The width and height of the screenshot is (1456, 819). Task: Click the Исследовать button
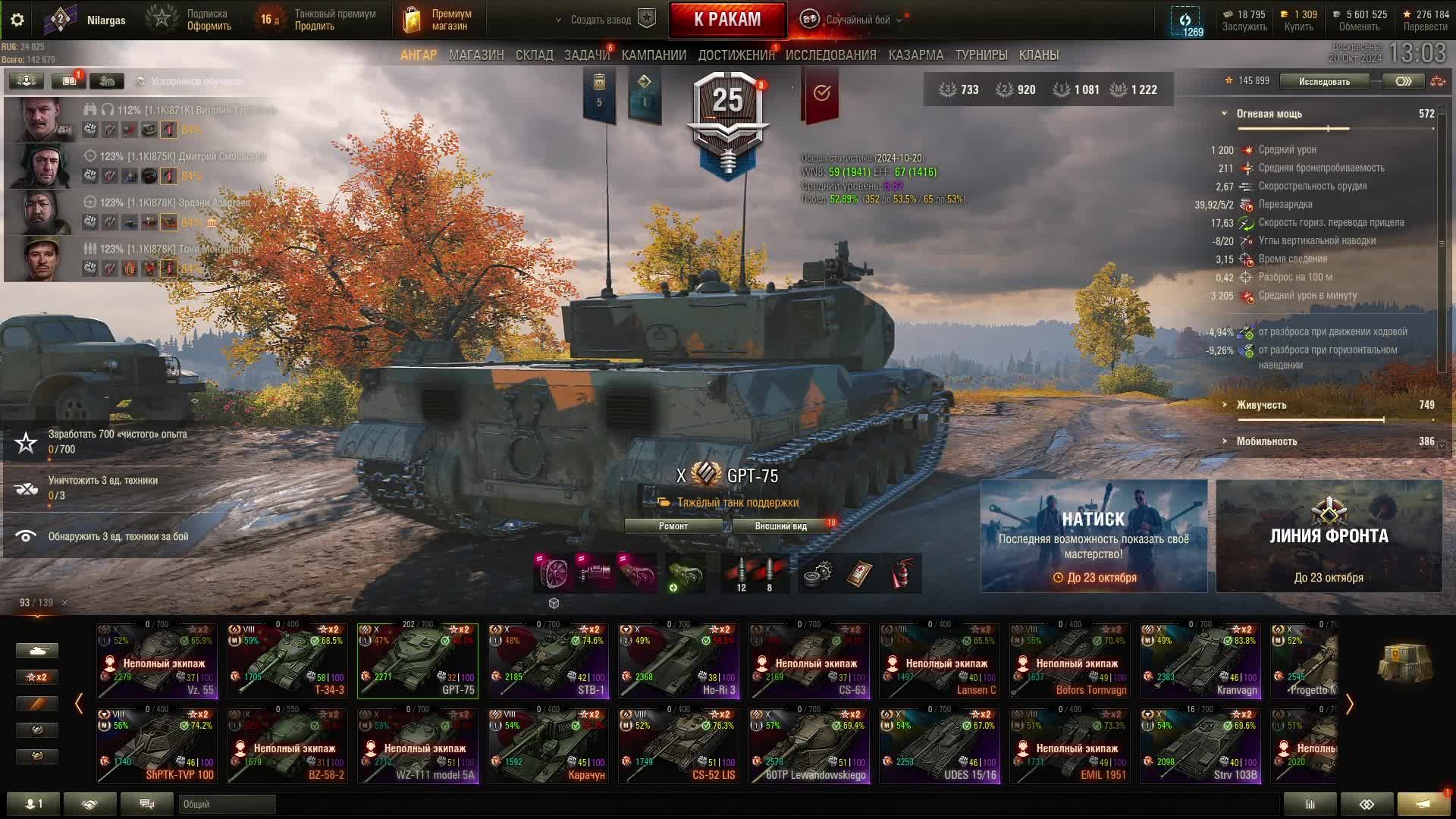pos(1323,81)
